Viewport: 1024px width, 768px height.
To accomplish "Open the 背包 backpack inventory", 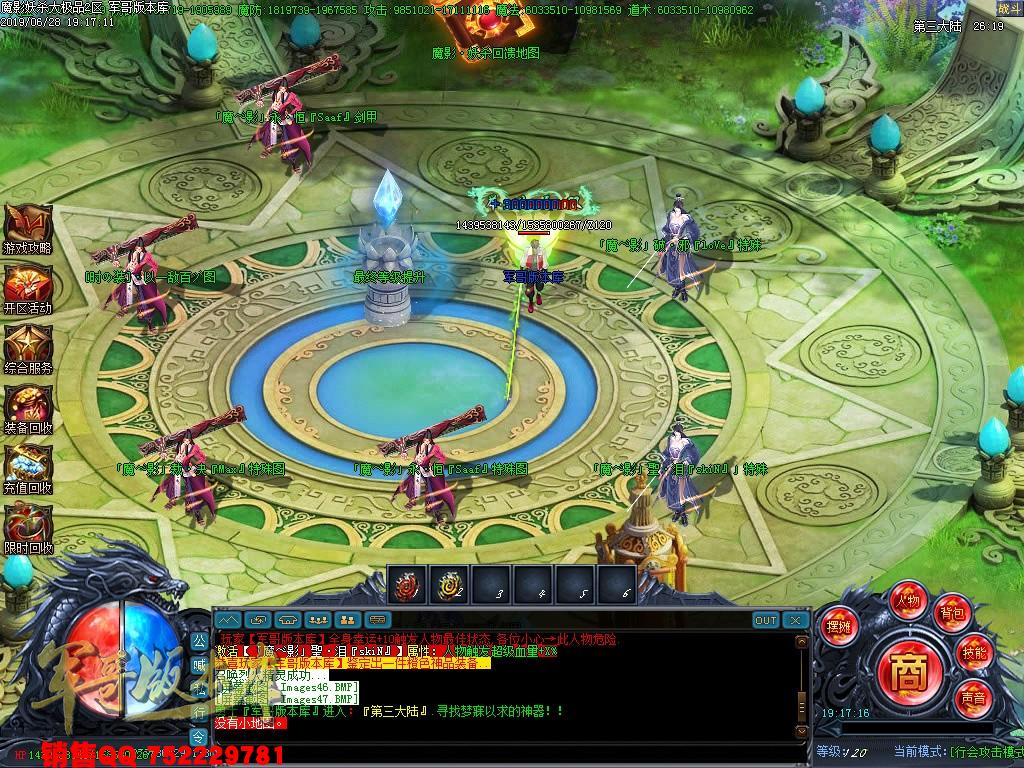I will coord(950,613).
